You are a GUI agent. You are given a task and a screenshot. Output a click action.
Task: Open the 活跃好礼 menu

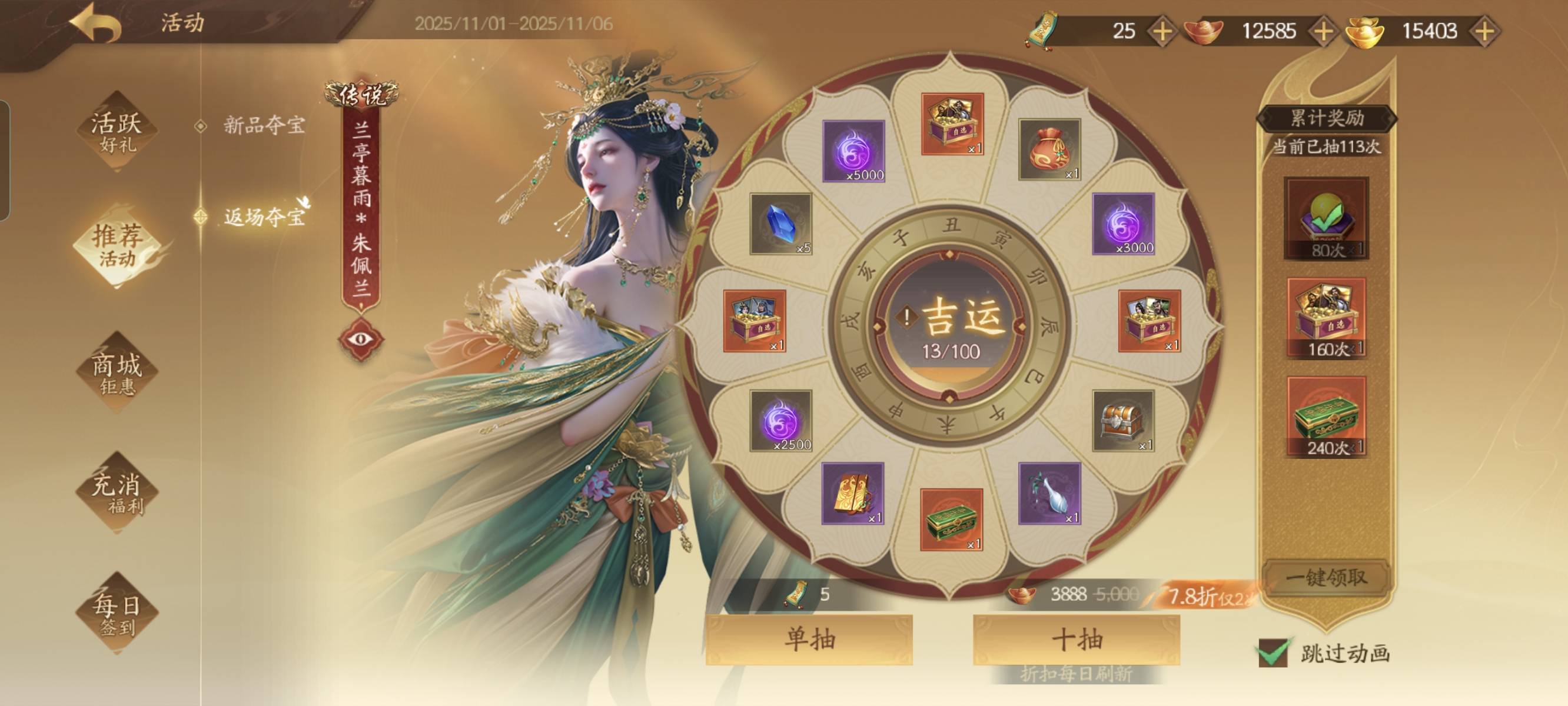[117, 131]
